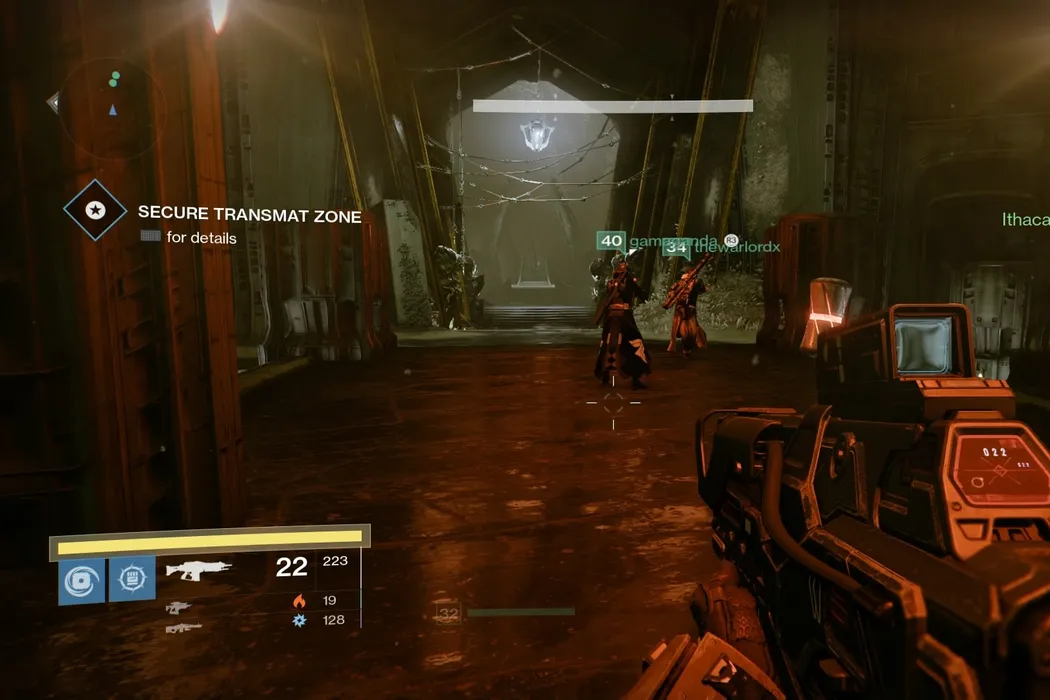Click the circular radar in the corner
Viewport: 1050px width, 700px height.
point(113,102)
